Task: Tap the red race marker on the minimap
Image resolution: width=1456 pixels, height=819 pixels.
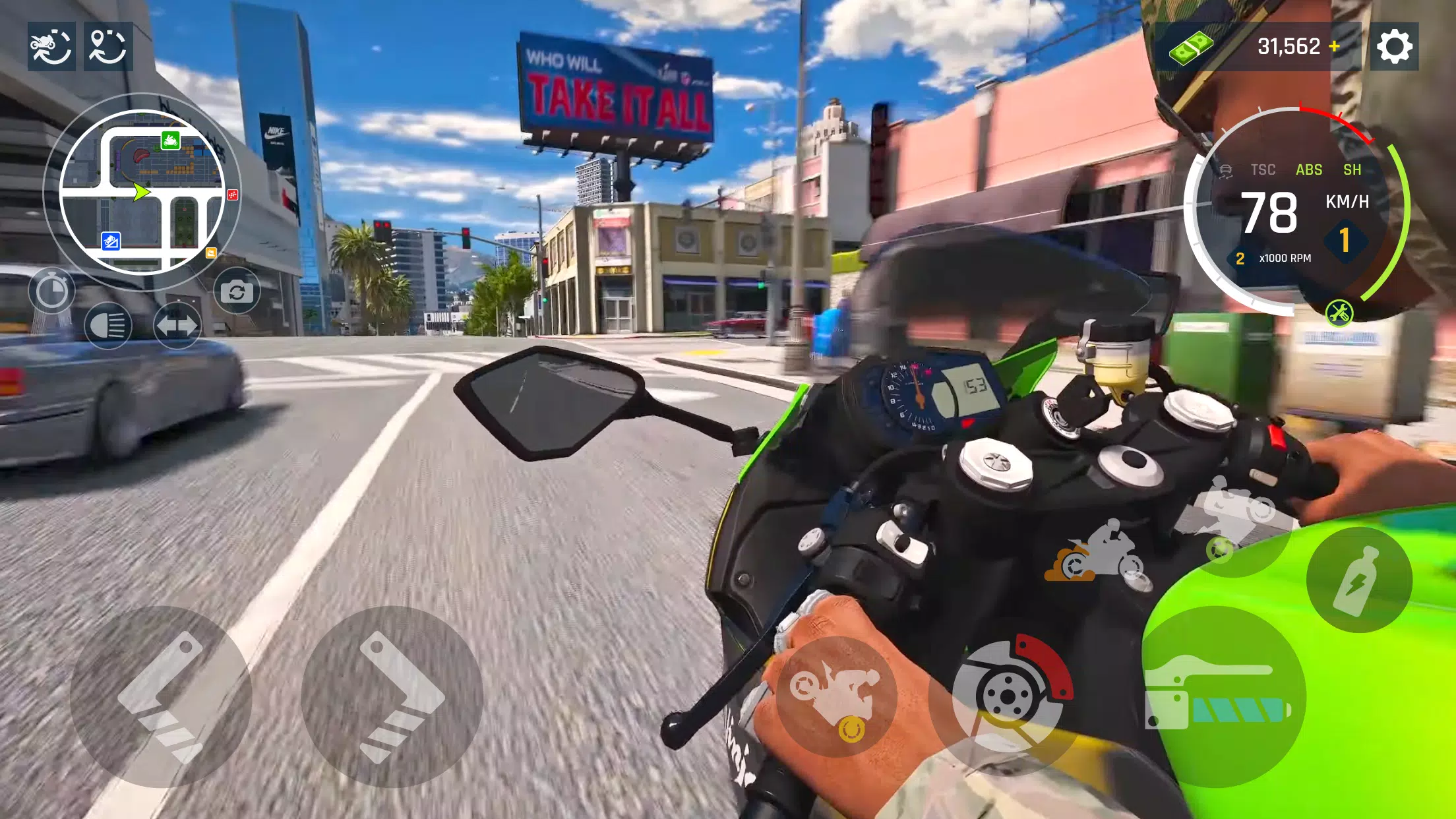Action: pos(233,195)
